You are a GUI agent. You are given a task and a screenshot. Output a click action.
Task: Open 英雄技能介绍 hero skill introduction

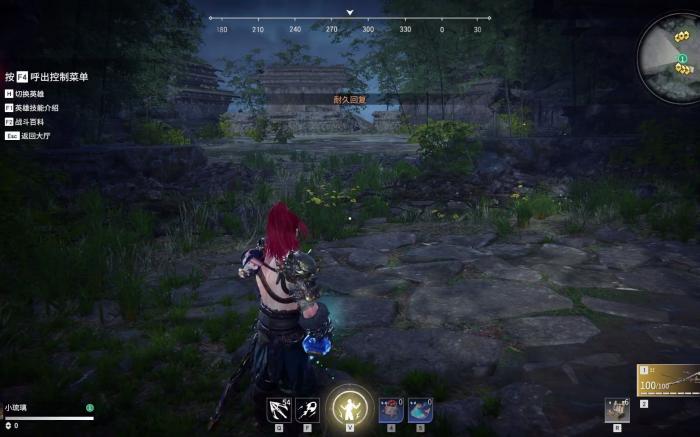pos(36,107)
